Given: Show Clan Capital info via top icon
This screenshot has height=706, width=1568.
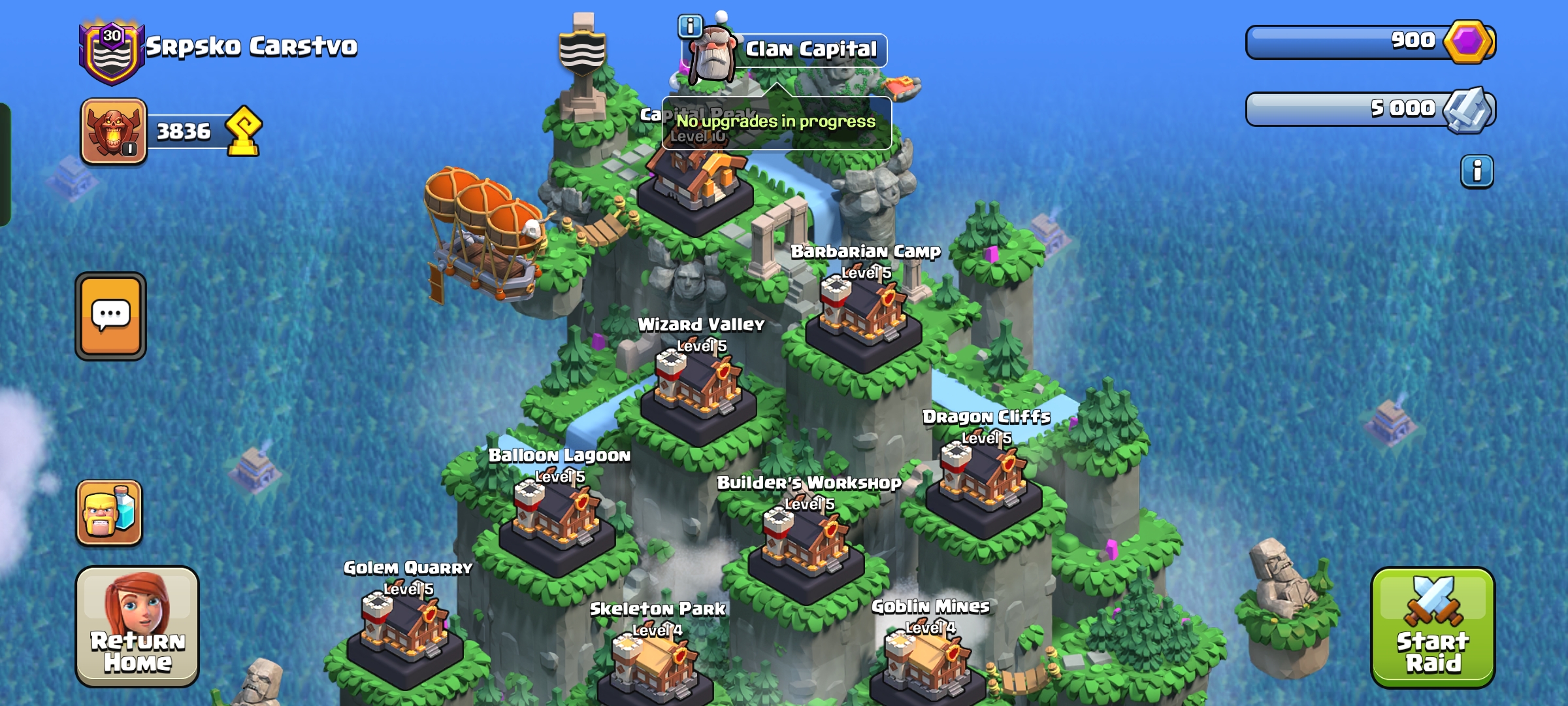Looking at the screenshot, I should (689, 27).
